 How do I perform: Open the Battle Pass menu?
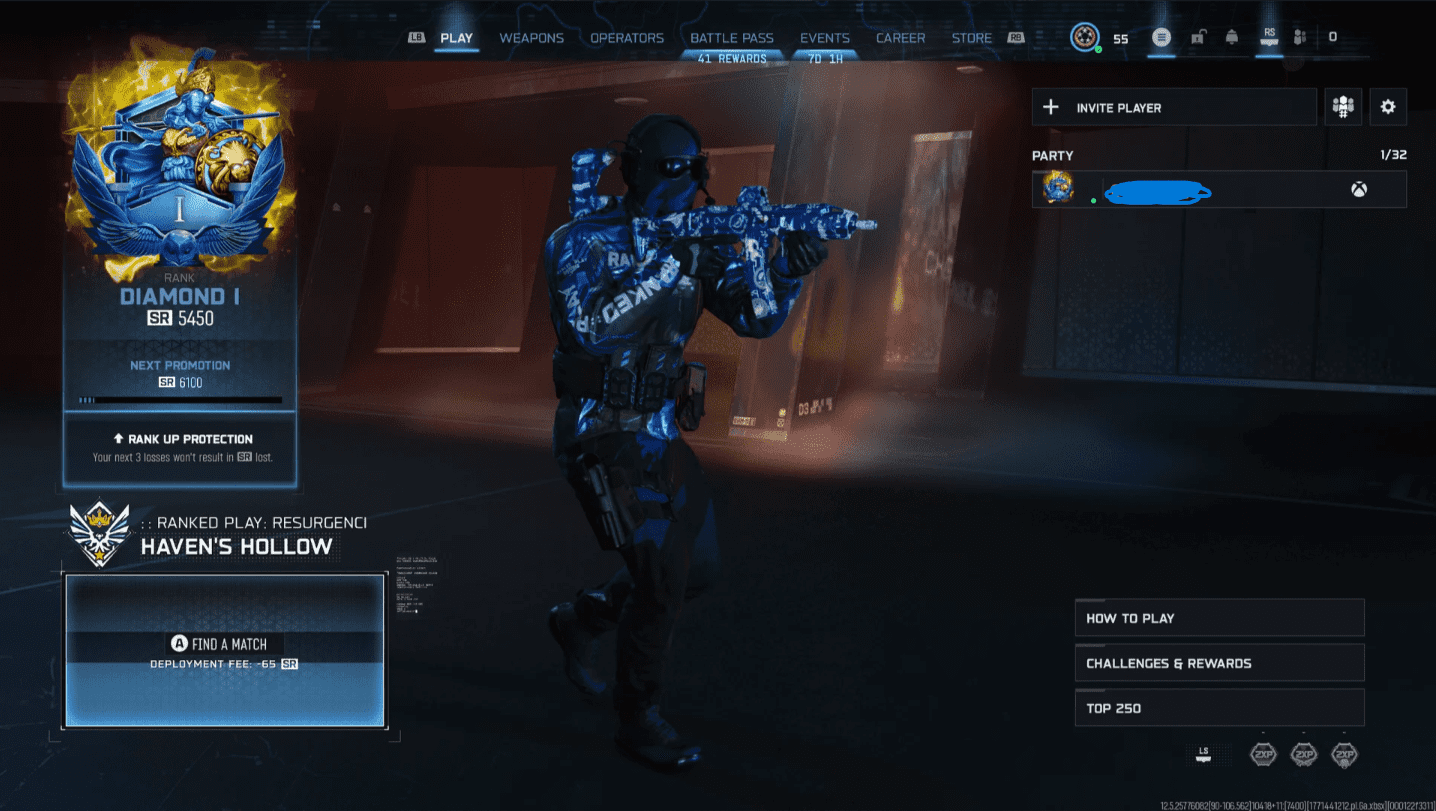pos(731,37)
